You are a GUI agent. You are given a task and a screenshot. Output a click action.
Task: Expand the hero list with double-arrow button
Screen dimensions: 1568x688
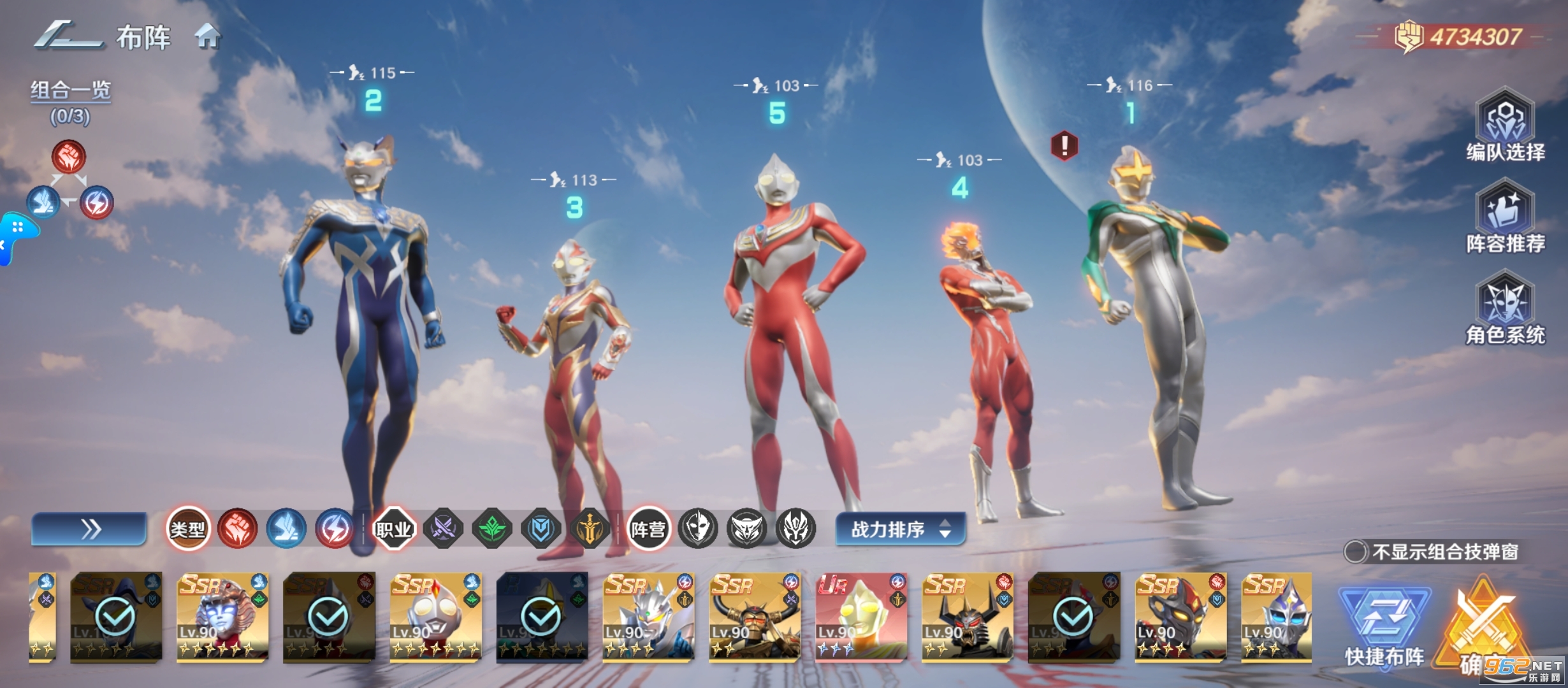click(89, 529)
